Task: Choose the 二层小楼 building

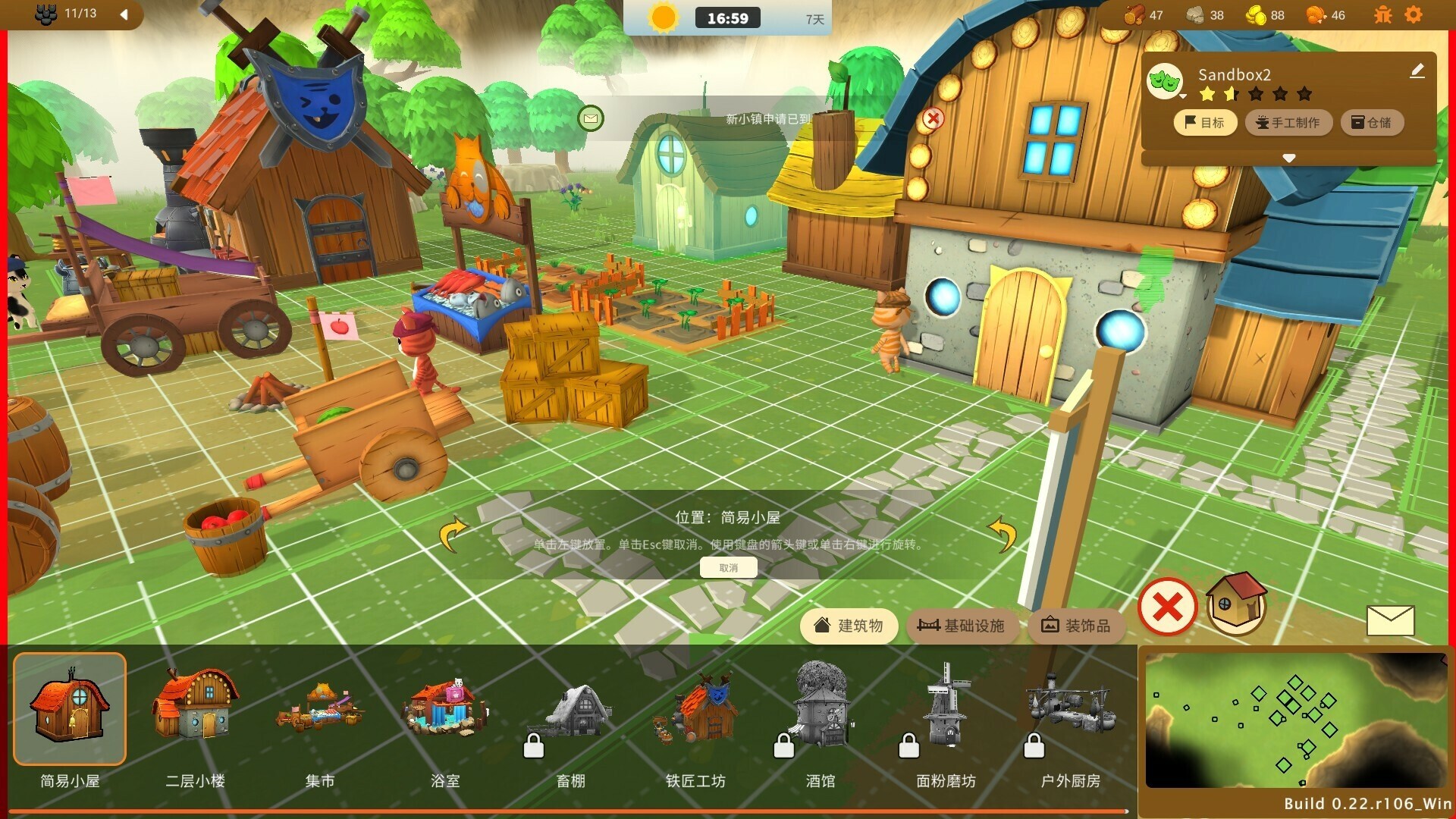Action: (195, 710)
